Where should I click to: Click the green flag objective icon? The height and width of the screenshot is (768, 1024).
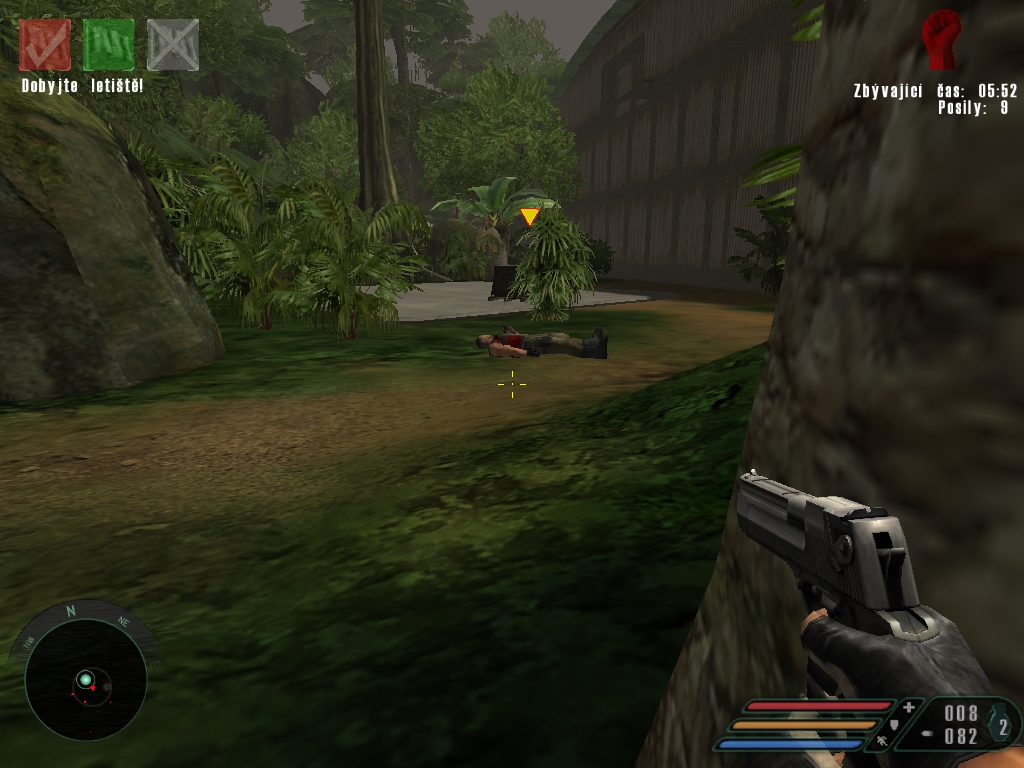[x=109, y=45]
